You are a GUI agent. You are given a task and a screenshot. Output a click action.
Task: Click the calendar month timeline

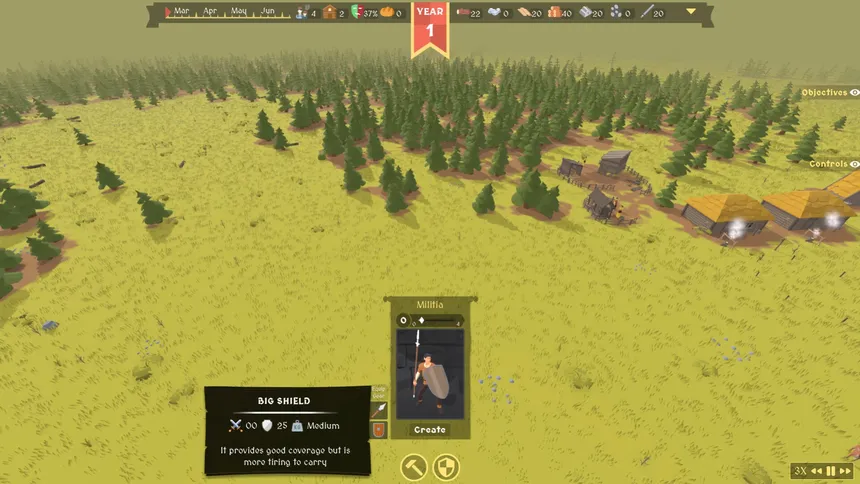click(226, 13)
